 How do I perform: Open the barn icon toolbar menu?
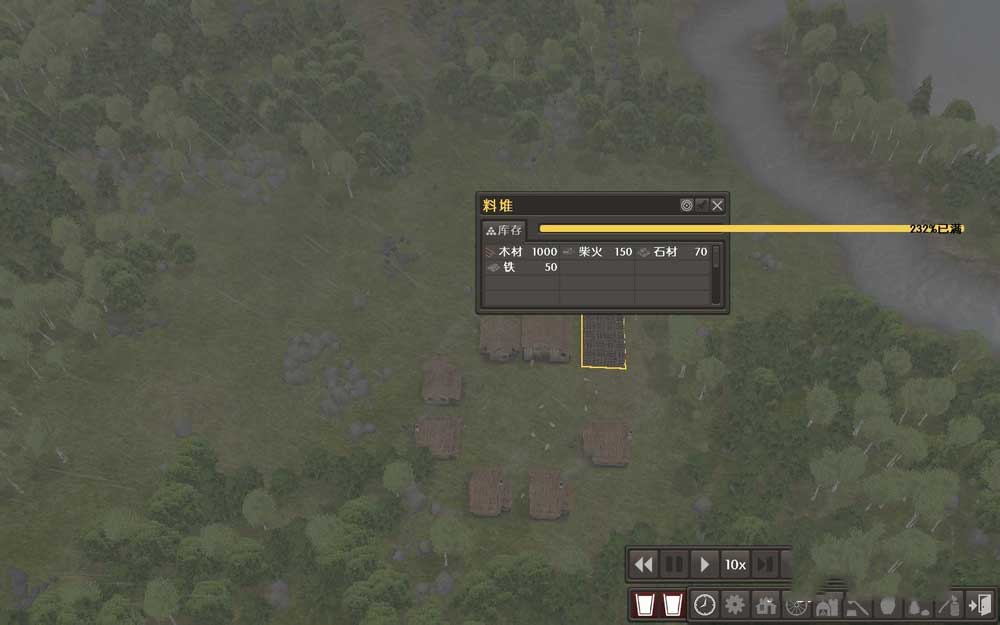tap(827, 604)
